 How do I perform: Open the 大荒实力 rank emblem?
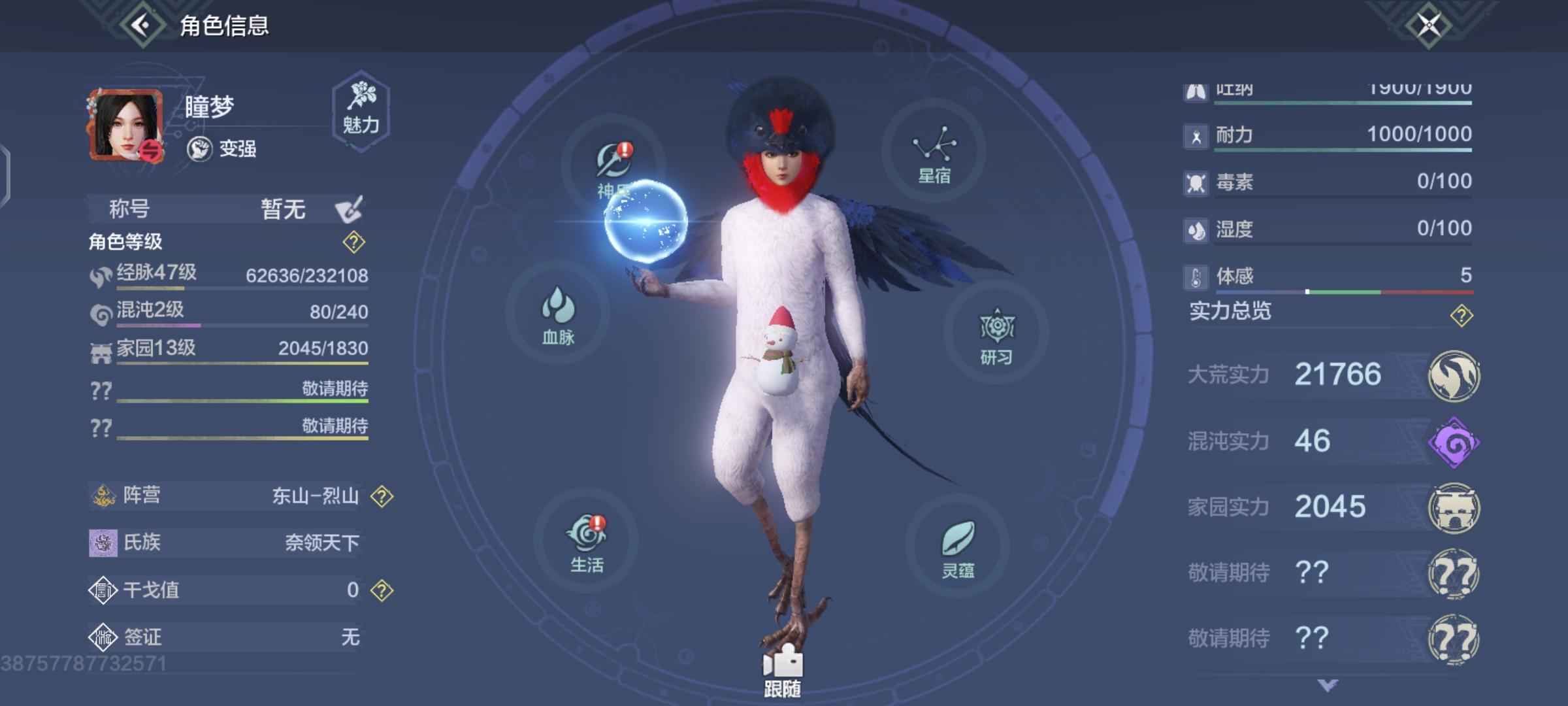click(1456, 374)
